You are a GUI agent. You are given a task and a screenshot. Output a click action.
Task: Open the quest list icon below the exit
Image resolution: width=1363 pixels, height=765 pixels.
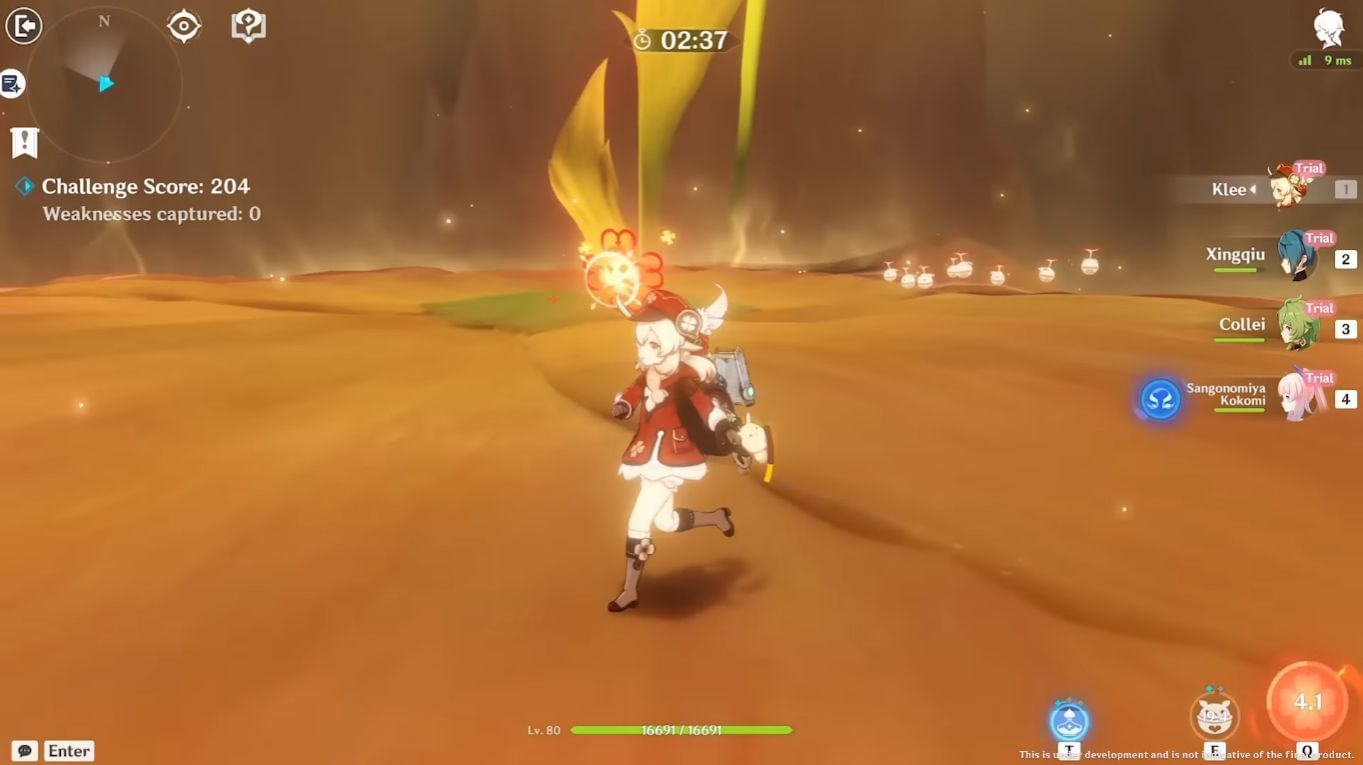coord(13,84)
